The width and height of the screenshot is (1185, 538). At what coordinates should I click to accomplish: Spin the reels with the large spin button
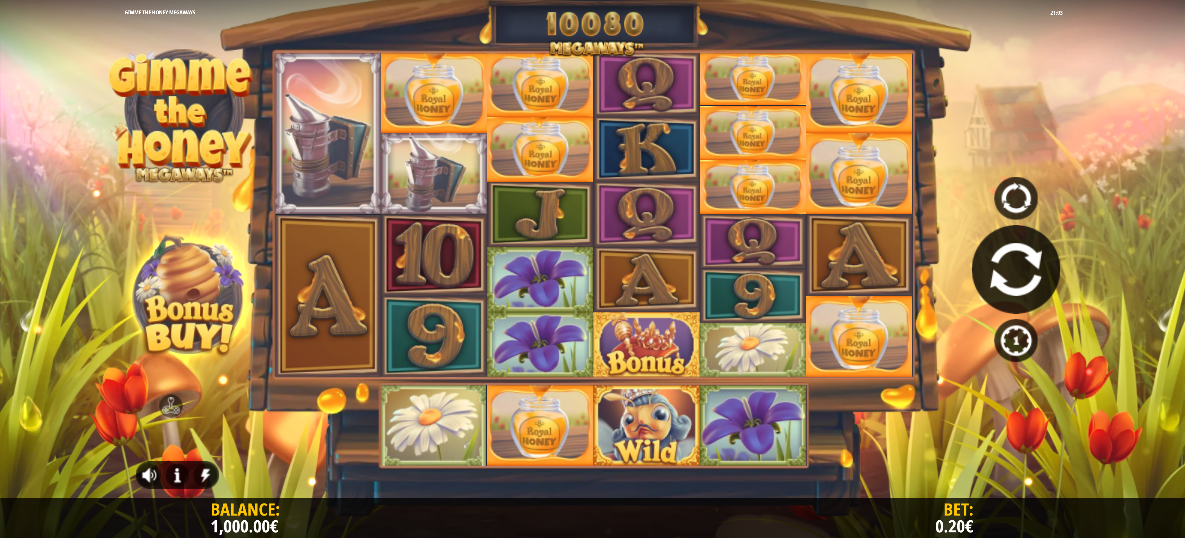point(1015,269)
